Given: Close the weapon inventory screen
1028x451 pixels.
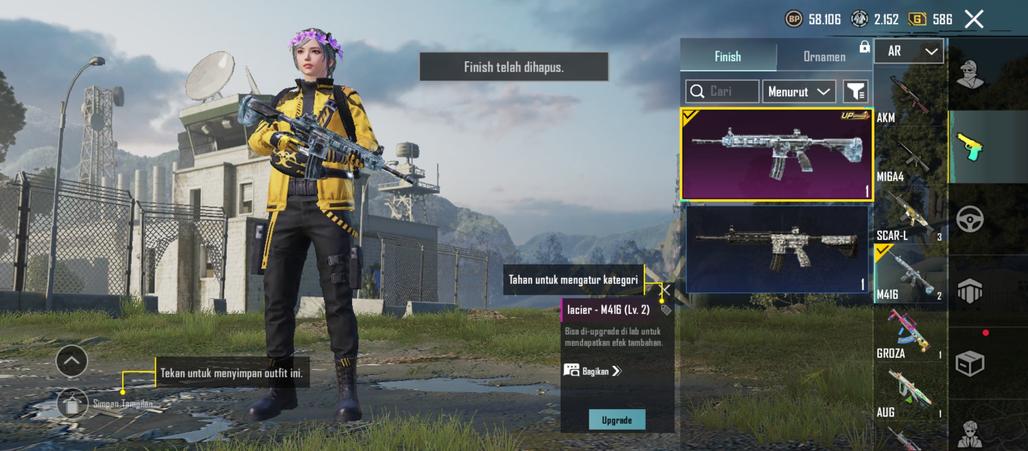Looking at the screenshot, I should pyautogui.click(x=974, y=19).
